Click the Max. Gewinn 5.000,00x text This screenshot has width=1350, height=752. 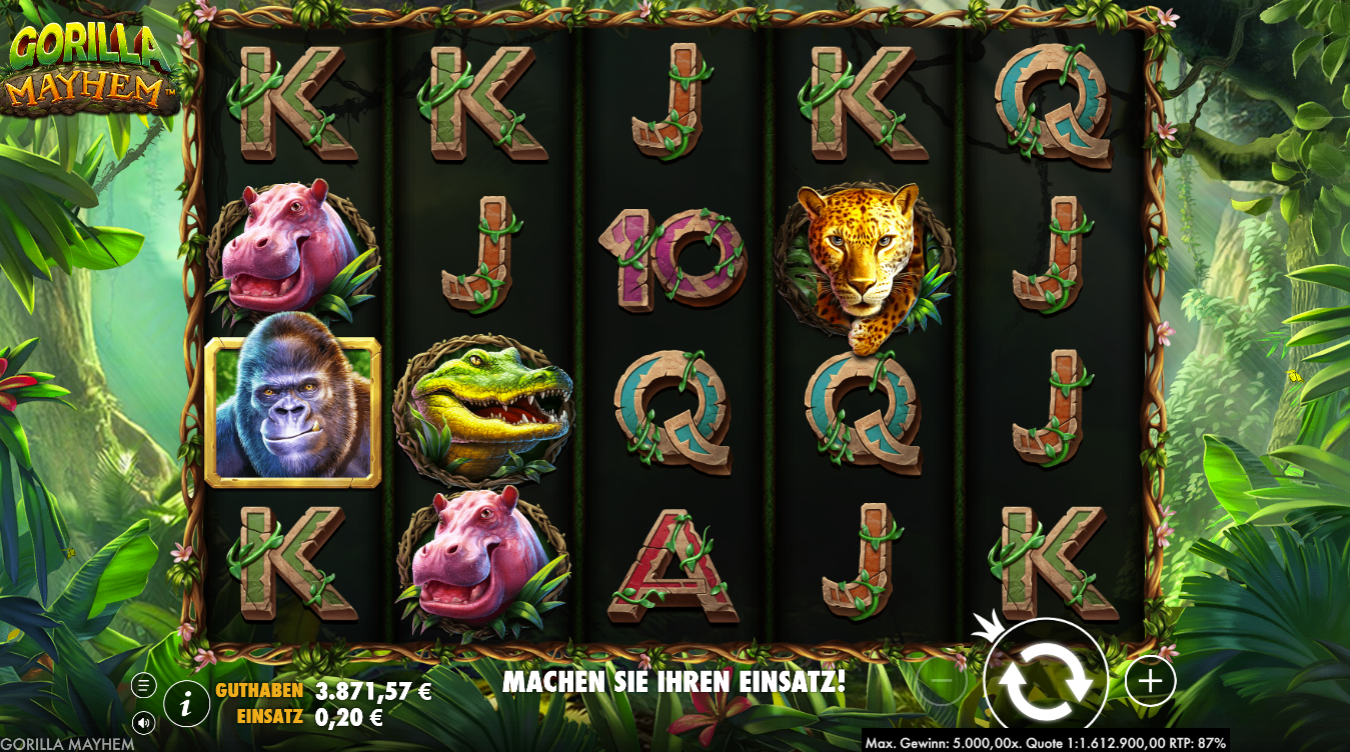pos(938,743)
